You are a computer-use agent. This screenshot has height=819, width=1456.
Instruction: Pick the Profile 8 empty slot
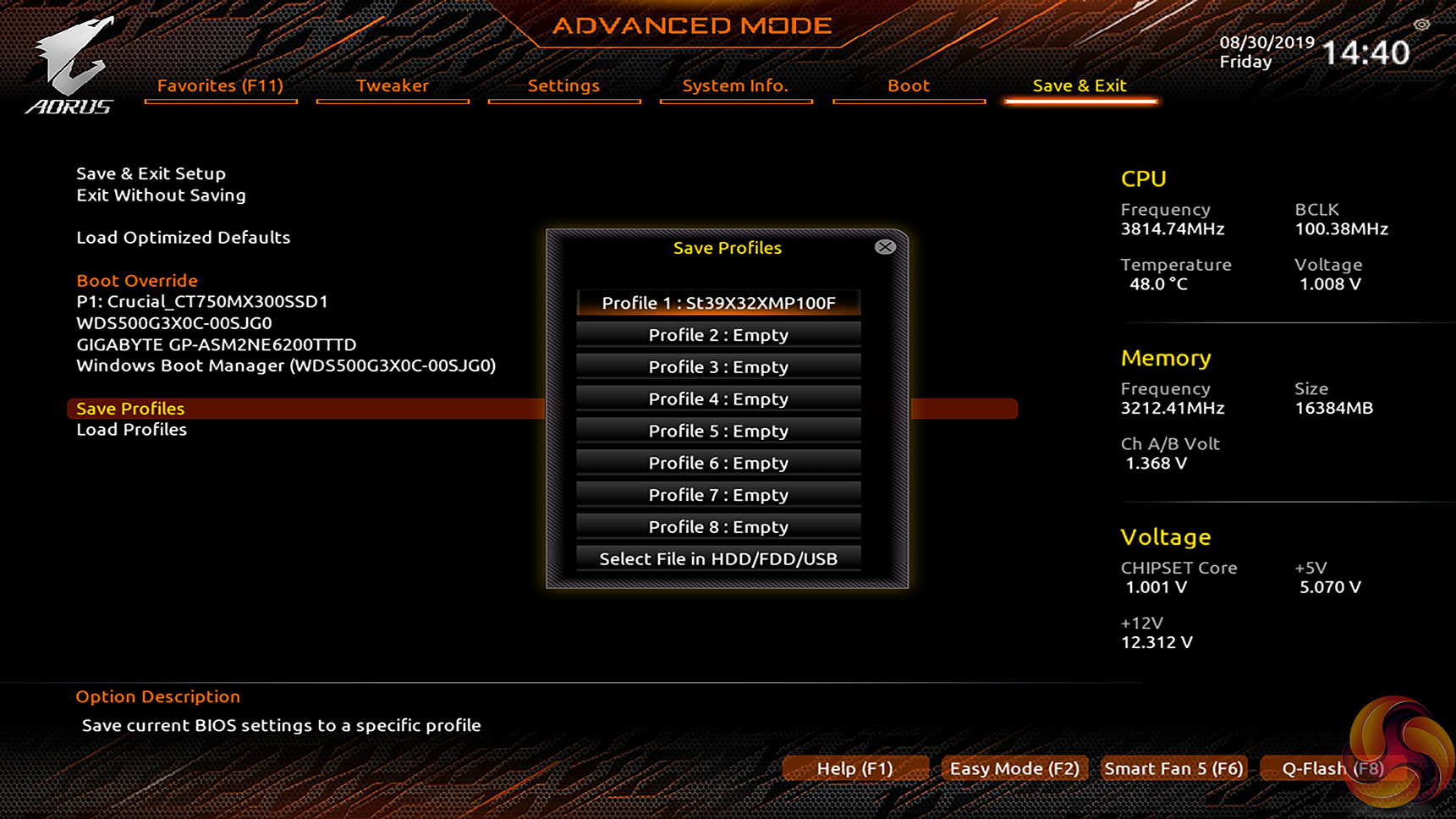[718, 527]
